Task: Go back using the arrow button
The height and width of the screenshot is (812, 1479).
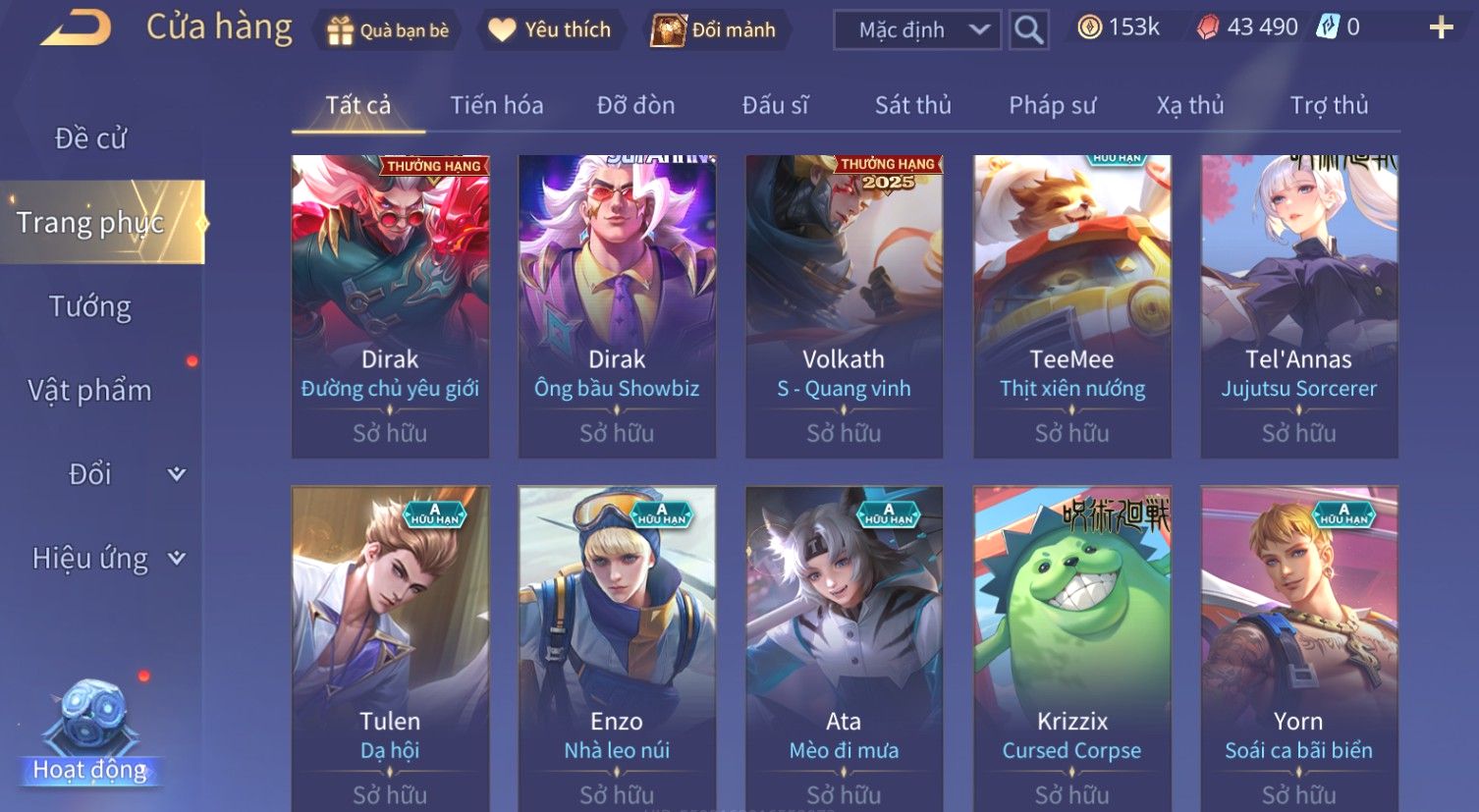Action: pos(76,28)
